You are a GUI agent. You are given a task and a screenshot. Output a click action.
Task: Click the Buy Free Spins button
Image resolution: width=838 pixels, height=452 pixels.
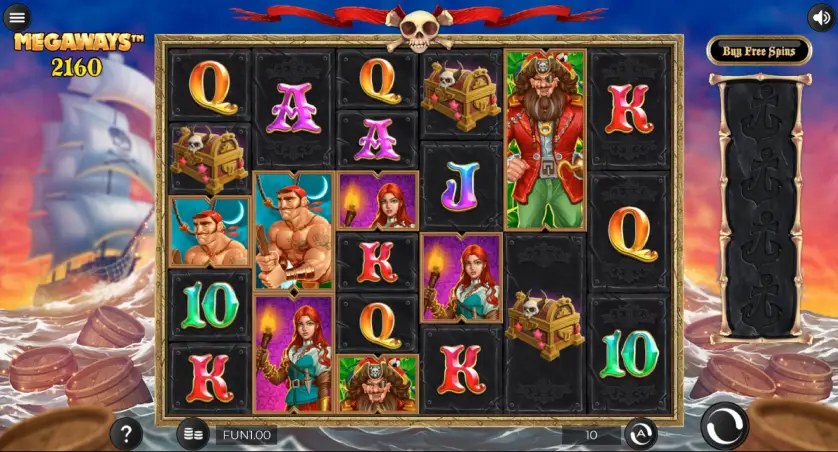point(759,51)
